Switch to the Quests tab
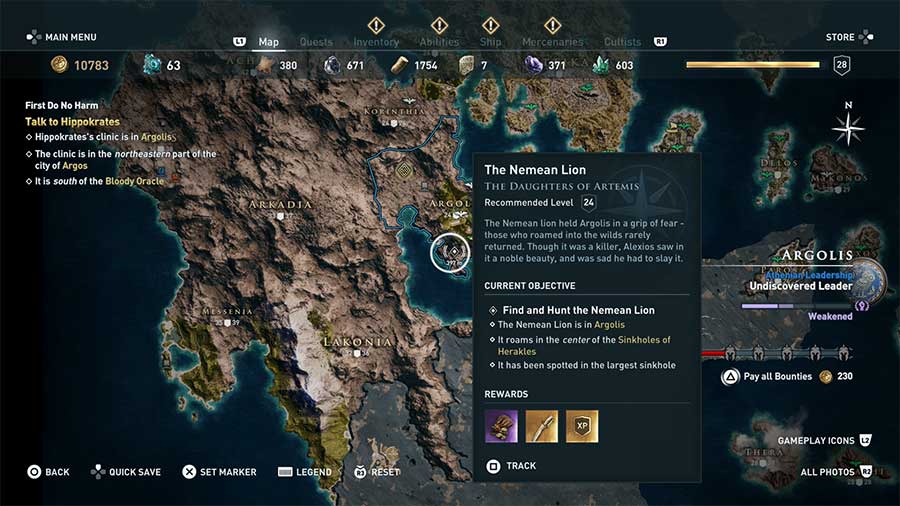The image size is (900, 506). pyautogui.click(x=316, y=42)
